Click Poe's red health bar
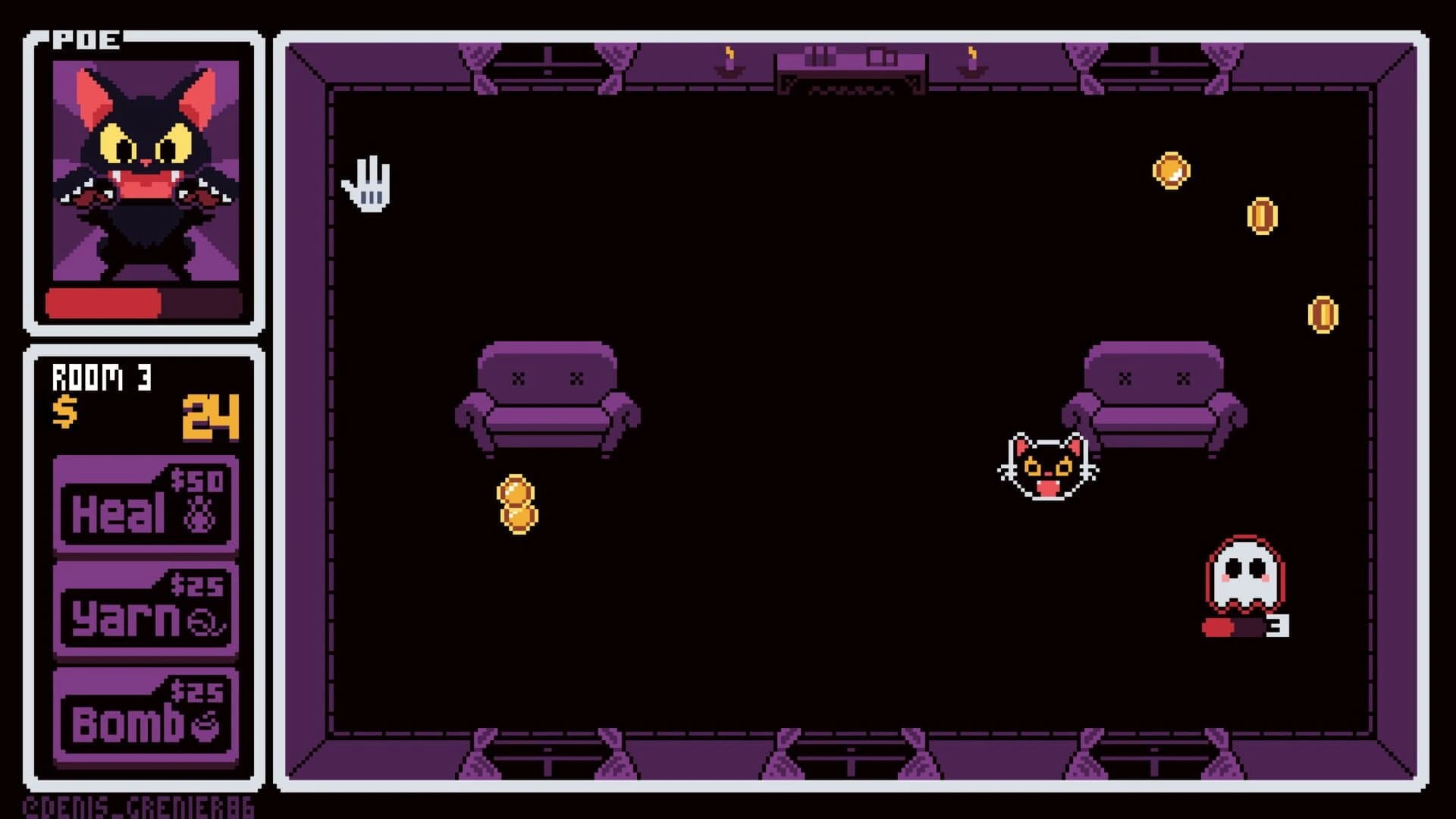Viewport: 1456px width, 819px height. tap(102, 302)
